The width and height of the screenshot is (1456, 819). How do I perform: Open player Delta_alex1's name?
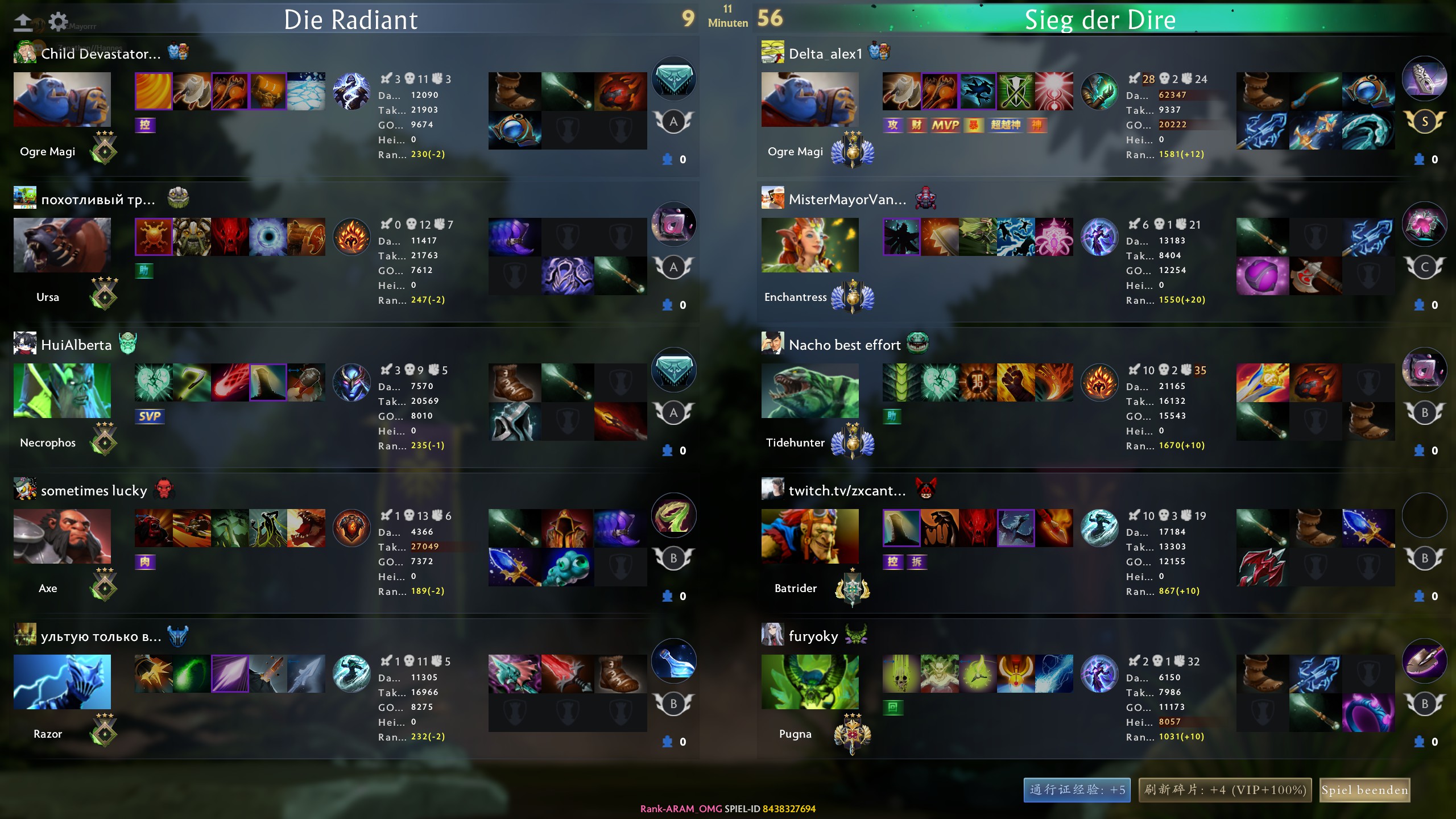(x=825, y=54)
